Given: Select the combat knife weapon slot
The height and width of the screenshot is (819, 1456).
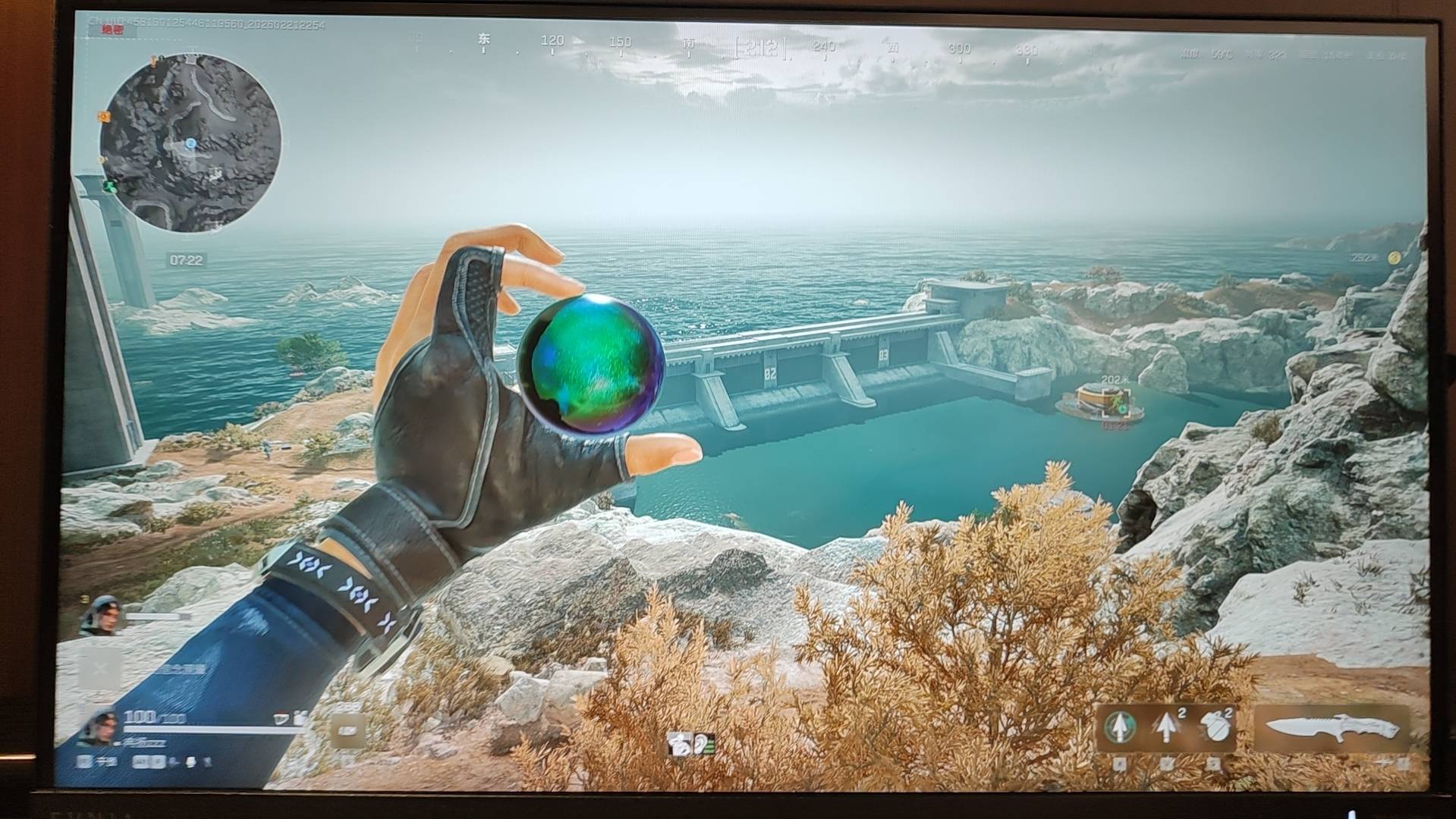Looking at the screenshot, I should click(1333, 729).
